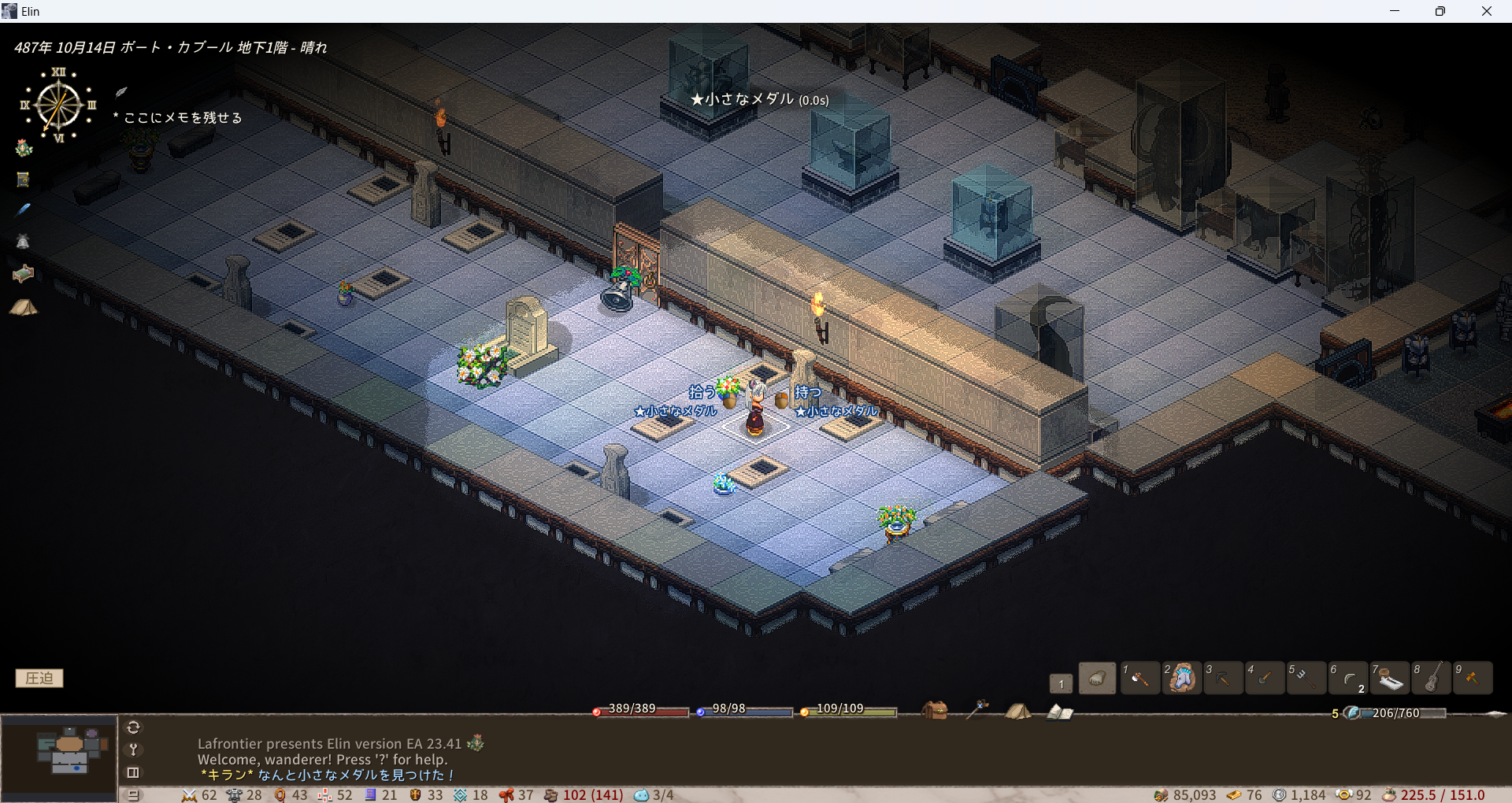Pick the sickle in hotbar slot 6
1512x803 pixels.
click(x=1348, y=678)
